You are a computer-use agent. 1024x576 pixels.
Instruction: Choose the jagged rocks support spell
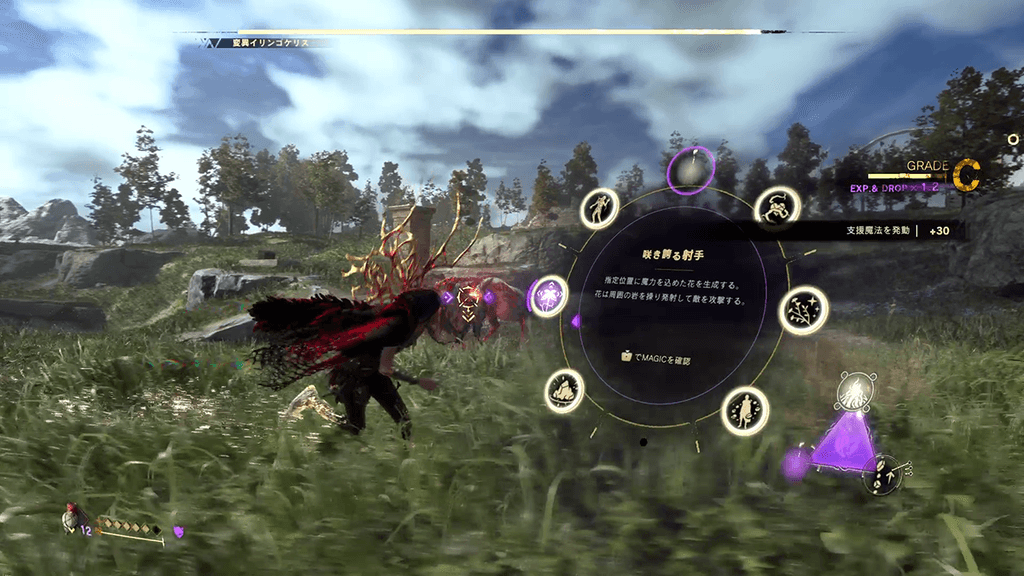point(565,390)
